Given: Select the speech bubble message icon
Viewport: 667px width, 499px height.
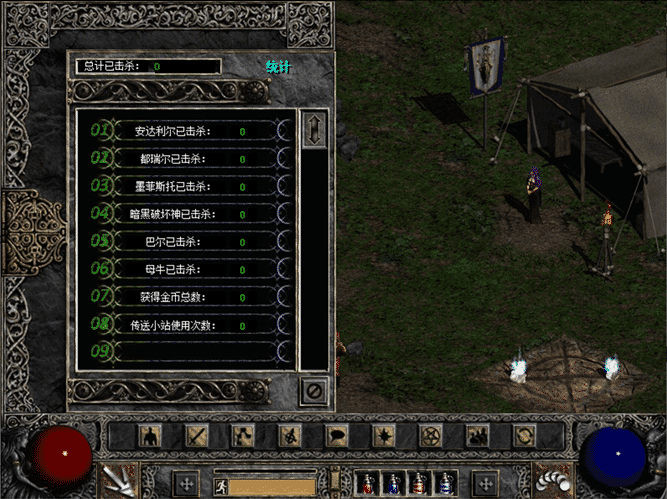Looking at the screenshot, I should 337,436.
